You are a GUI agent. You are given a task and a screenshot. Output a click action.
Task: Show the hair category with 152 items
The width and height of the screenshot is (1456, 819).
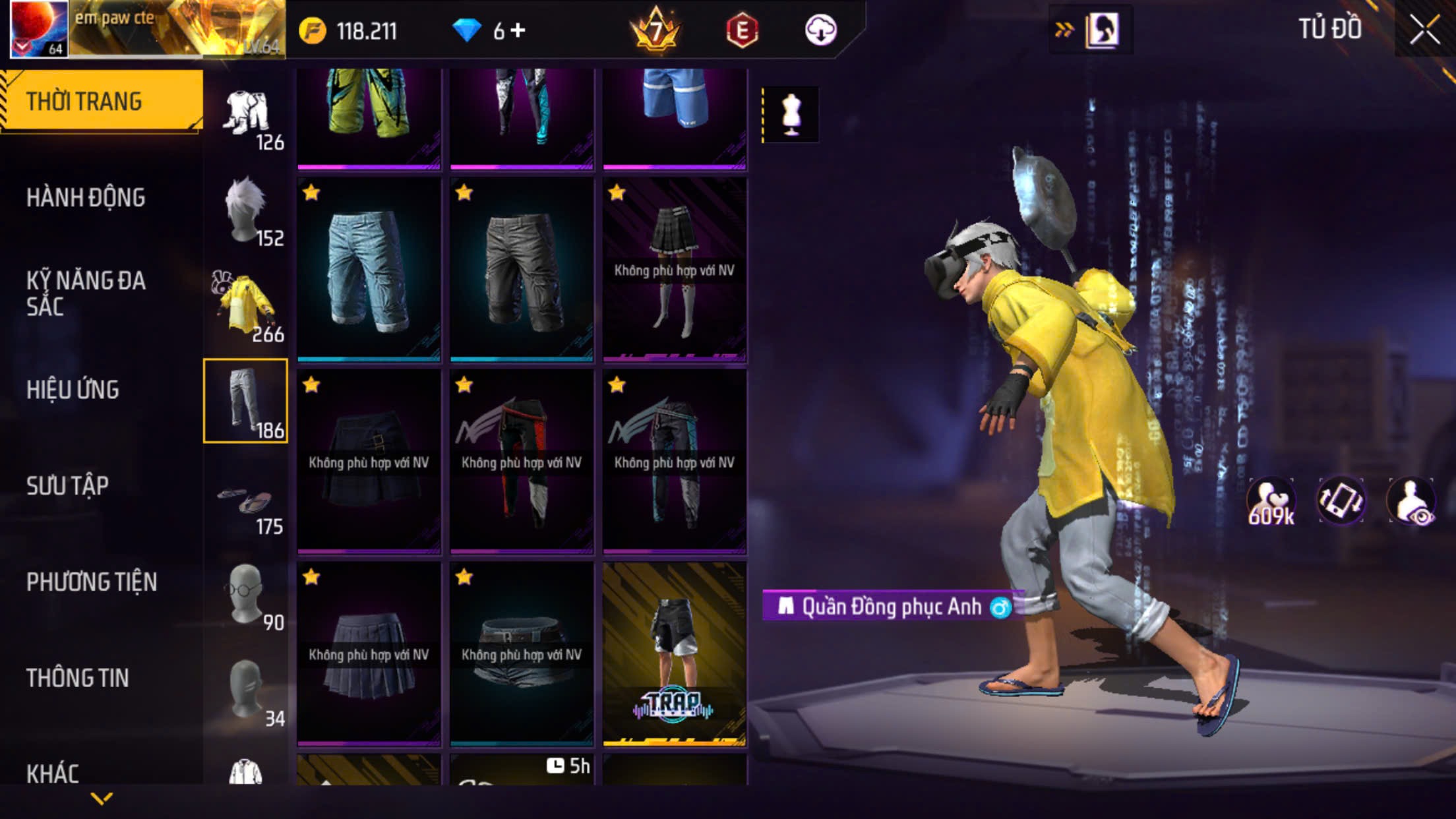pos(246,210)
